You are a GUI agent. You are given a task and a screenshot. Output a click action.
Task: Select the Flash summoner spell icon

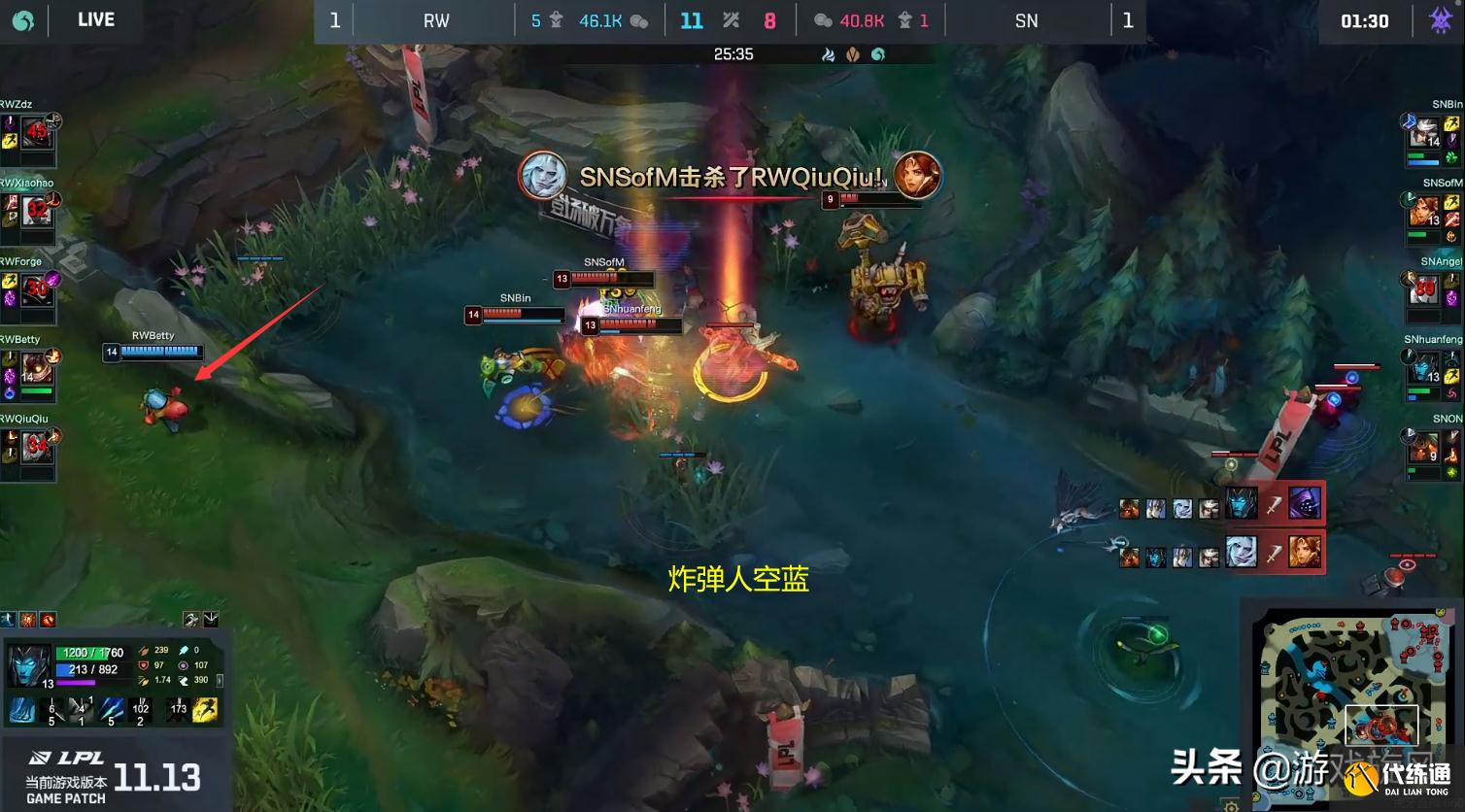click(204, 710)
